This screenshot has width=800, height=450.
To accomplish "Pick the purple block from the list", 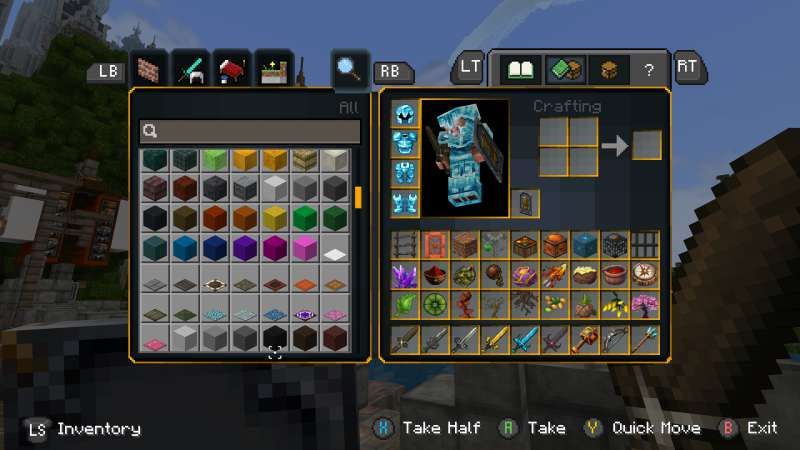I will click(x=245, y=248).
